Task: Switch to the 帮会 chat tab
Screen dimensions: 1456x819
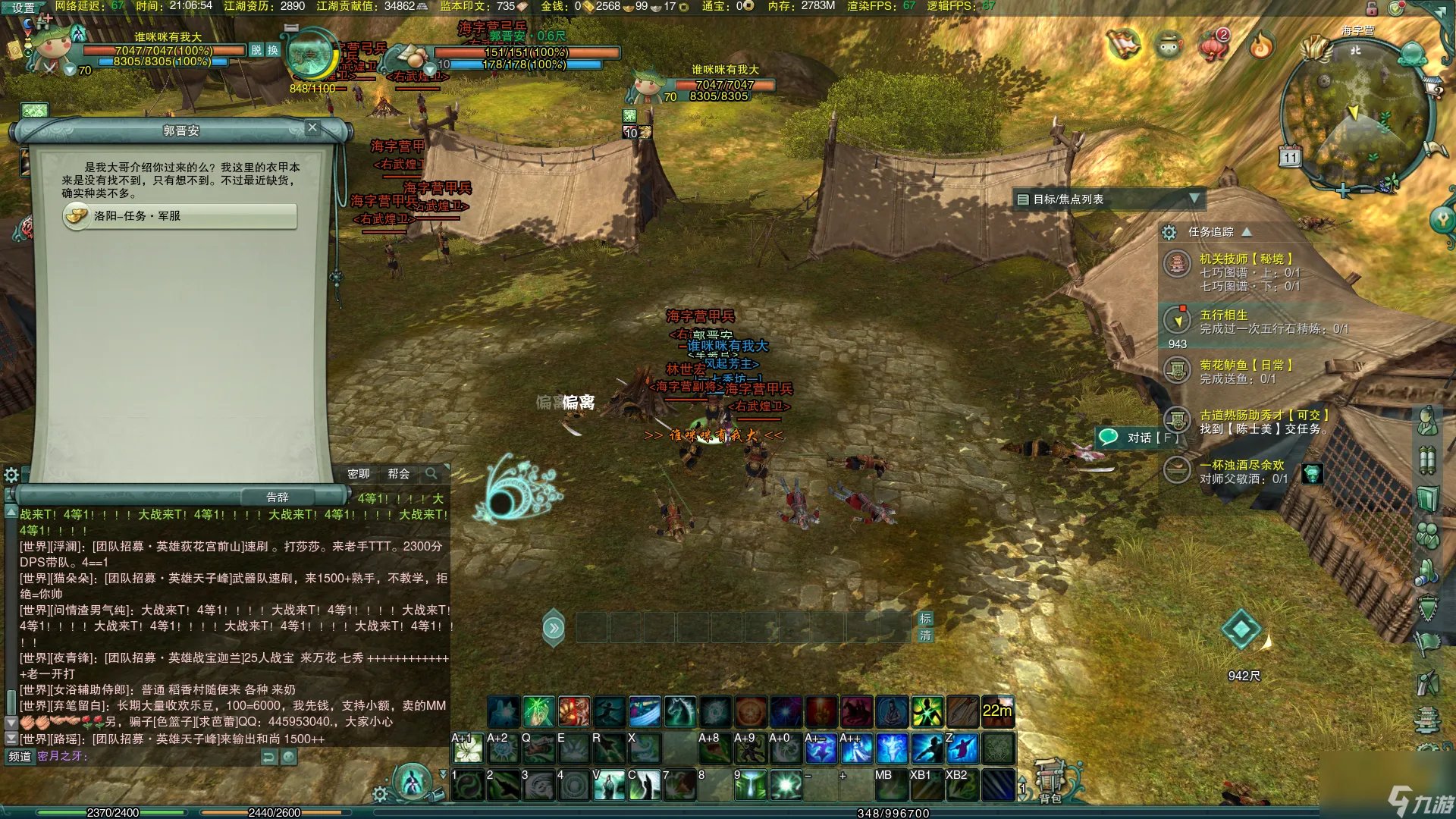Action: (x=398, y=474)
